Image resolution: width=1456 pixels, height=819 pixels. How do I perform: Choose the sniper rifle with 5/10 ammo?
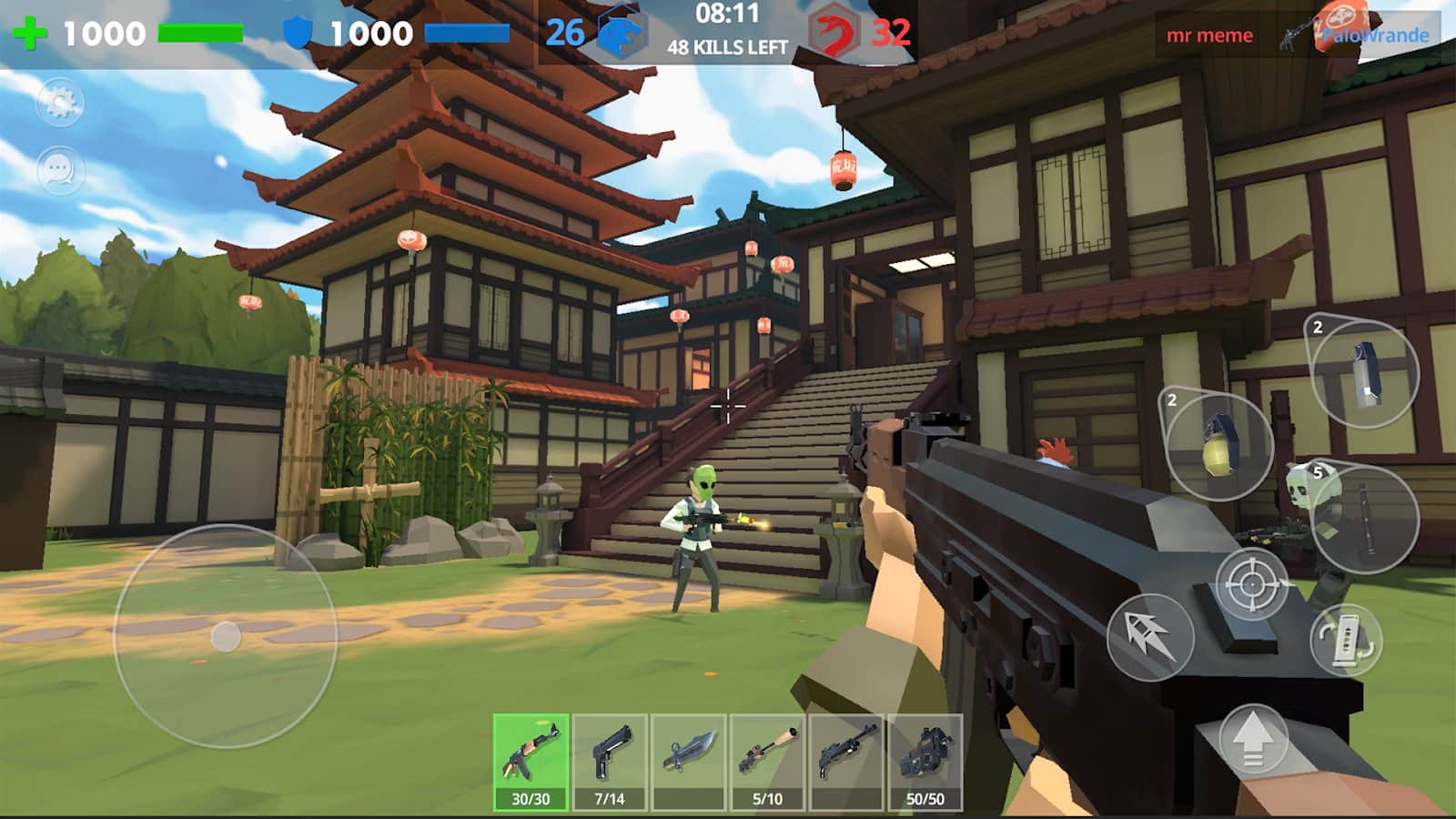(x=767, y=762)
